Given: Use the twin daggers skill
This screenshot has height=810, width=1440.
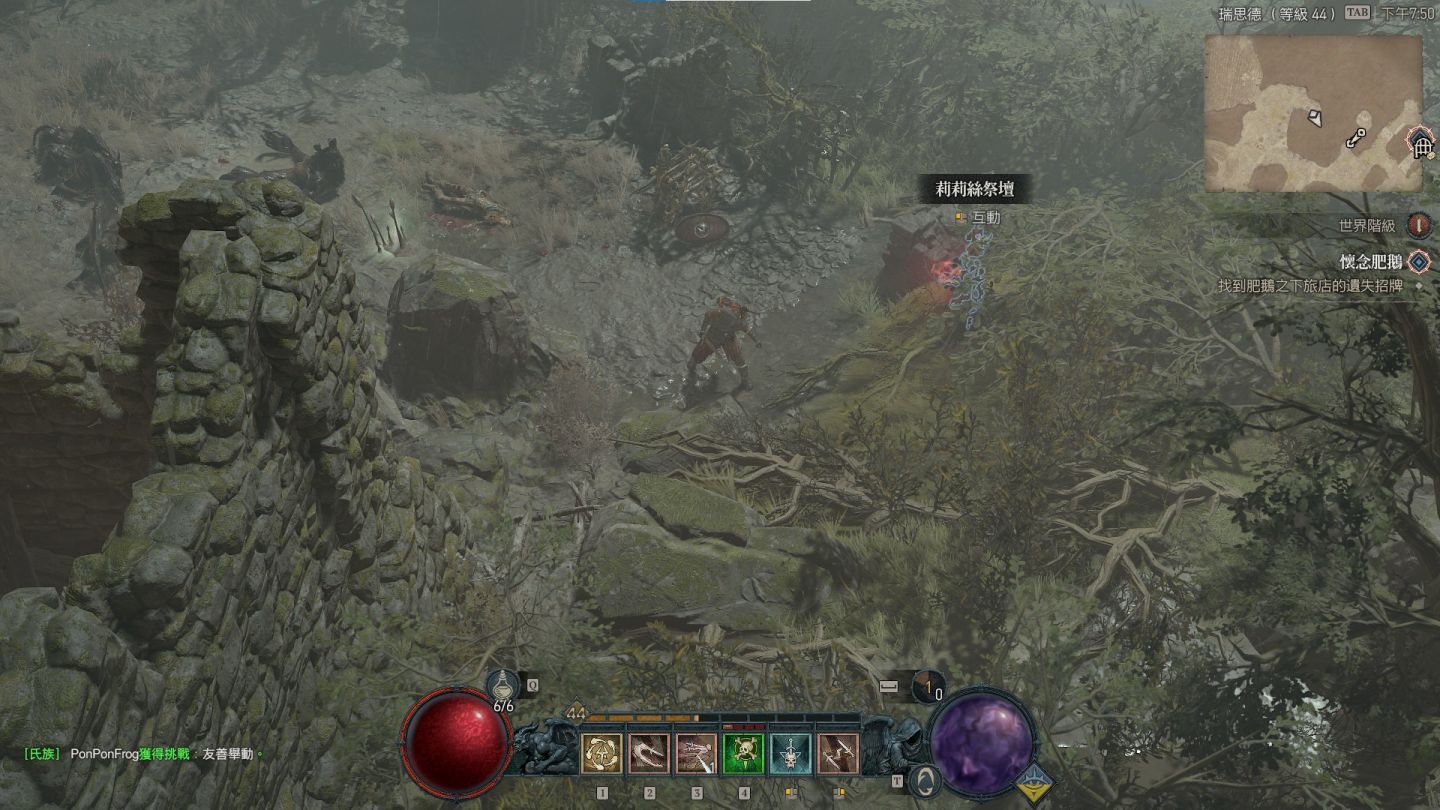Looking at the screenshot, I should click(x=837, y=754).
